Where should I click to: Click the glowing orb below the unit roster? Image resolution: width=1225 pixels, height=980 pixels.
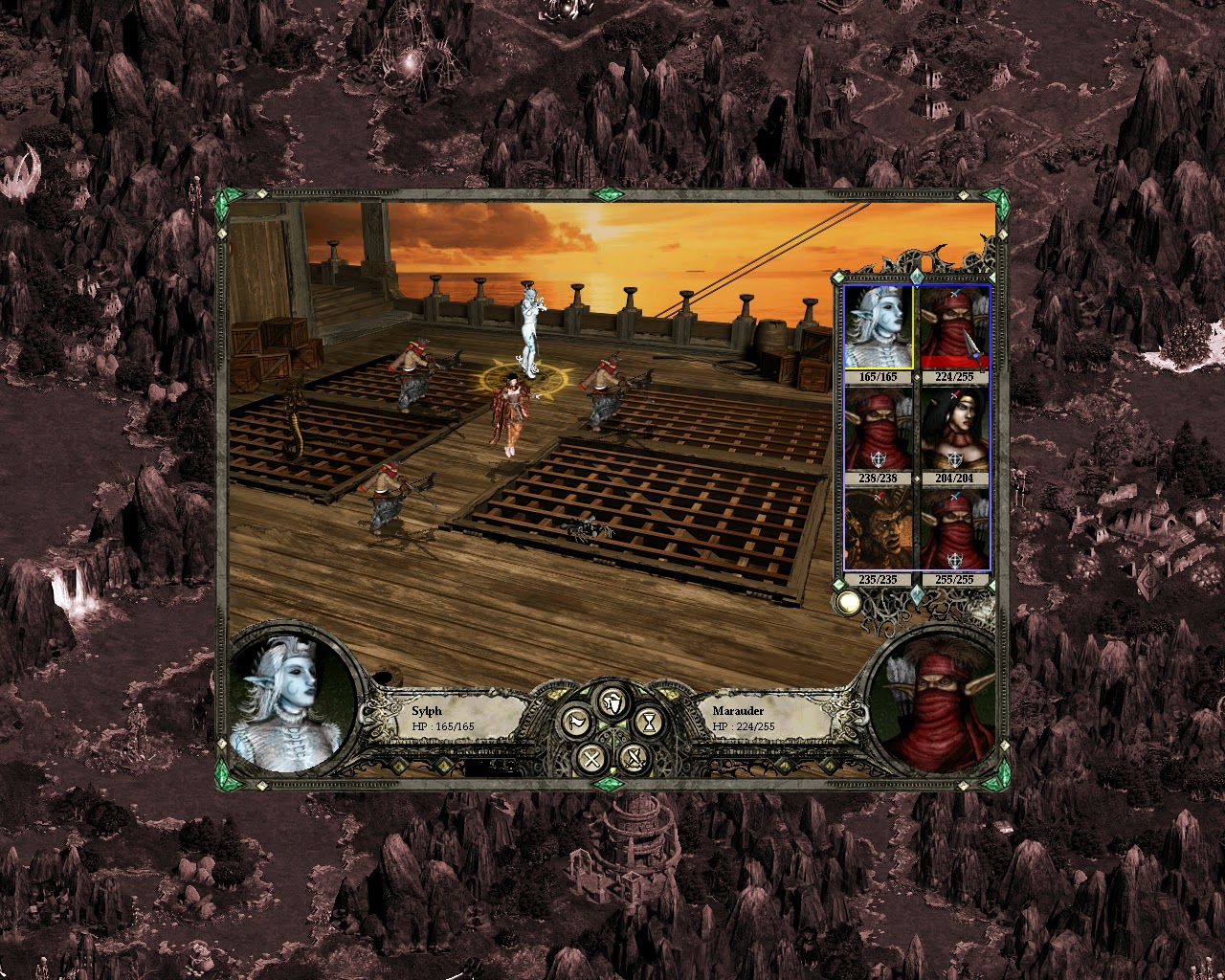[x=849, y=602]
